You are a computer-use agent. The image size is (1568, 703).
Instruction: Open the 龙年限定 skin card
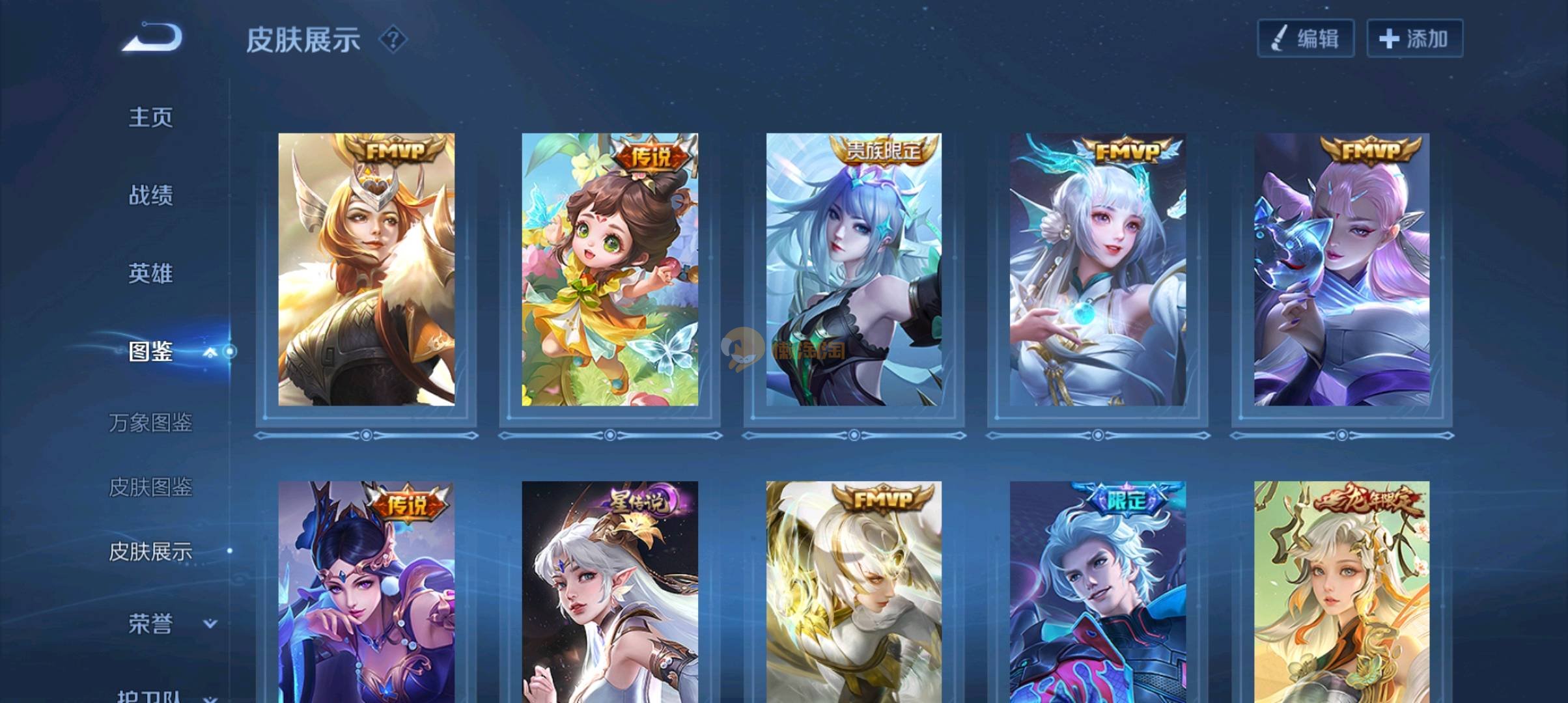[x=1341, y=592]
